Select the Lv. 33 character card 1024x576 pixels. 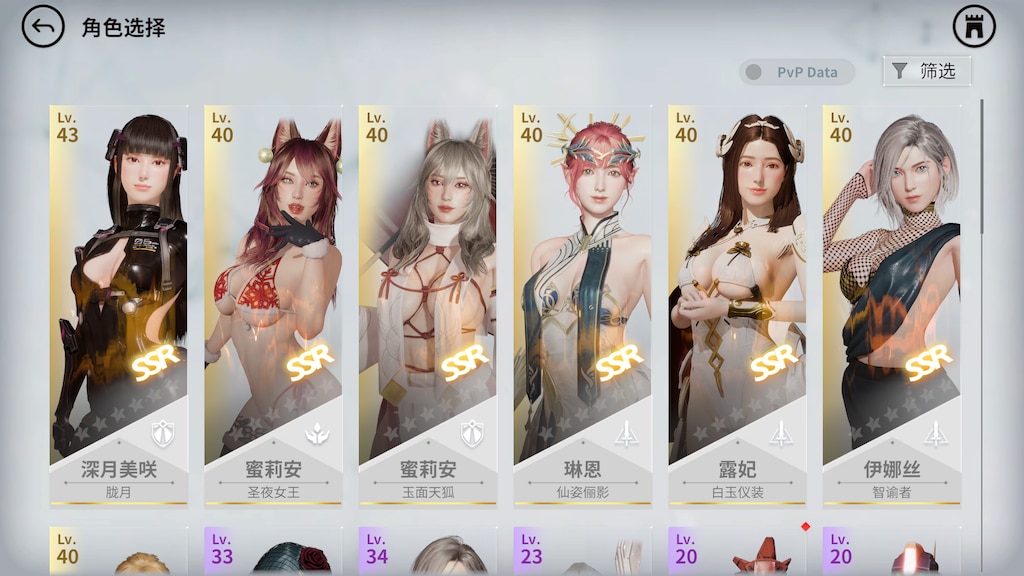pos(273,551)
